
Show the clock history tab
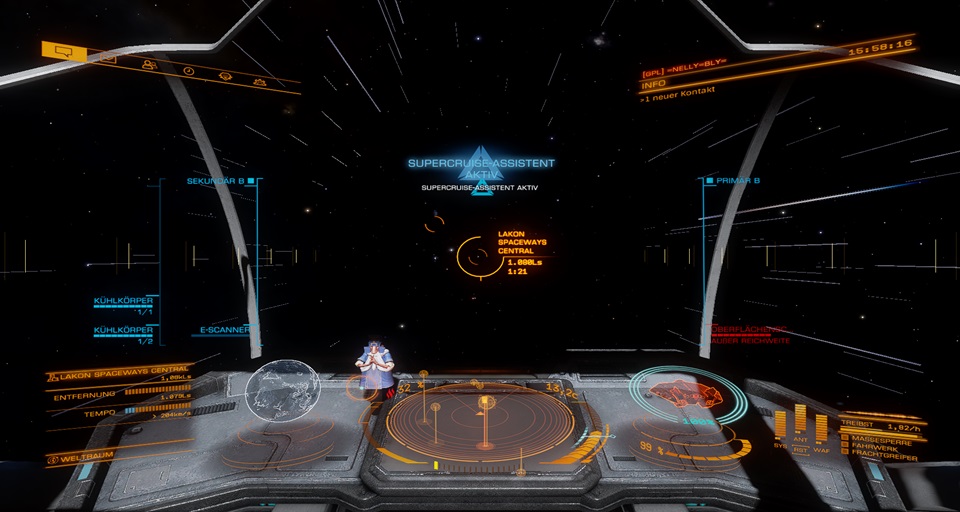click(188, 71)
